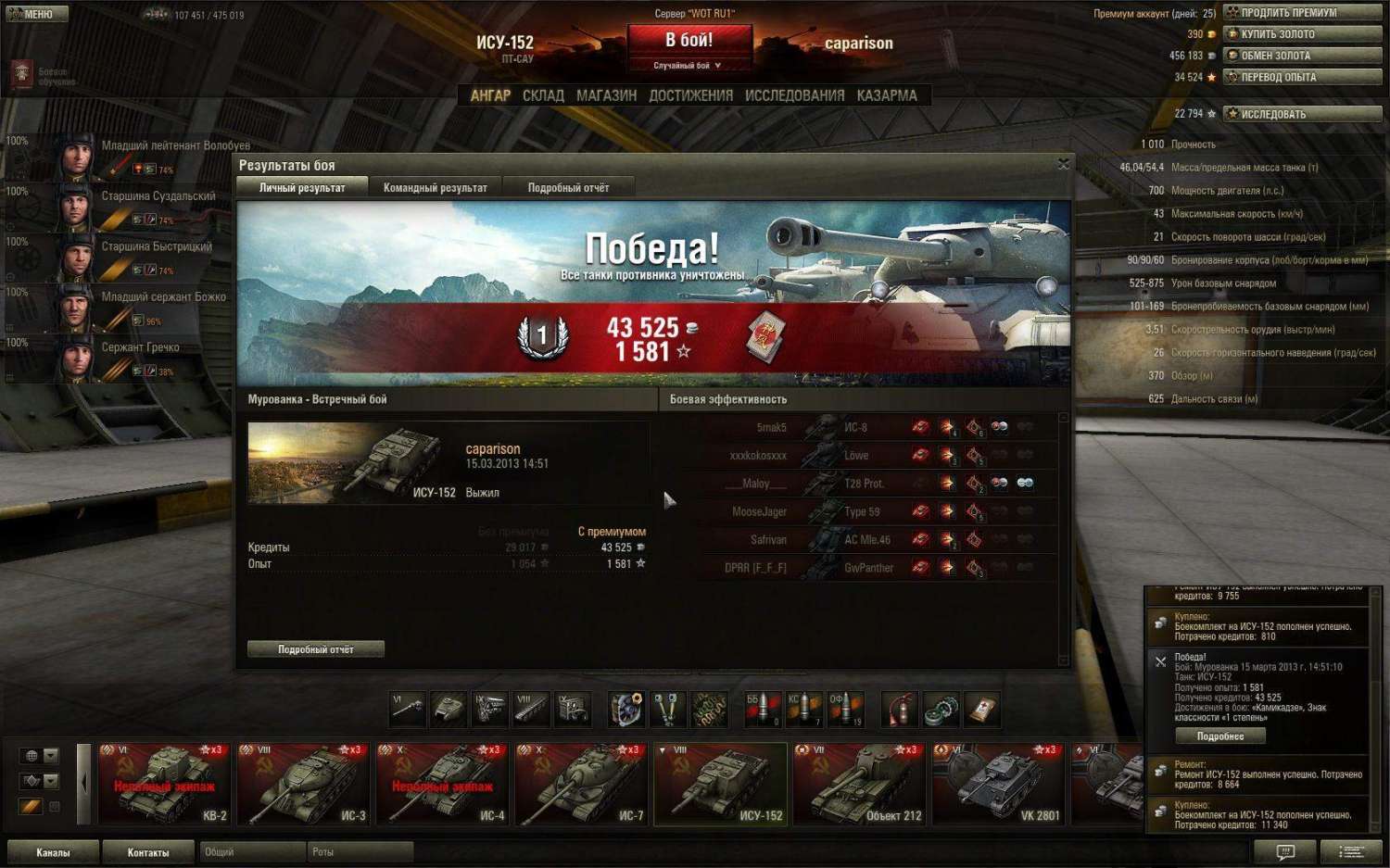Open the Контакты contacts list
Screen dimensions: 1390x868
[148, 852]
